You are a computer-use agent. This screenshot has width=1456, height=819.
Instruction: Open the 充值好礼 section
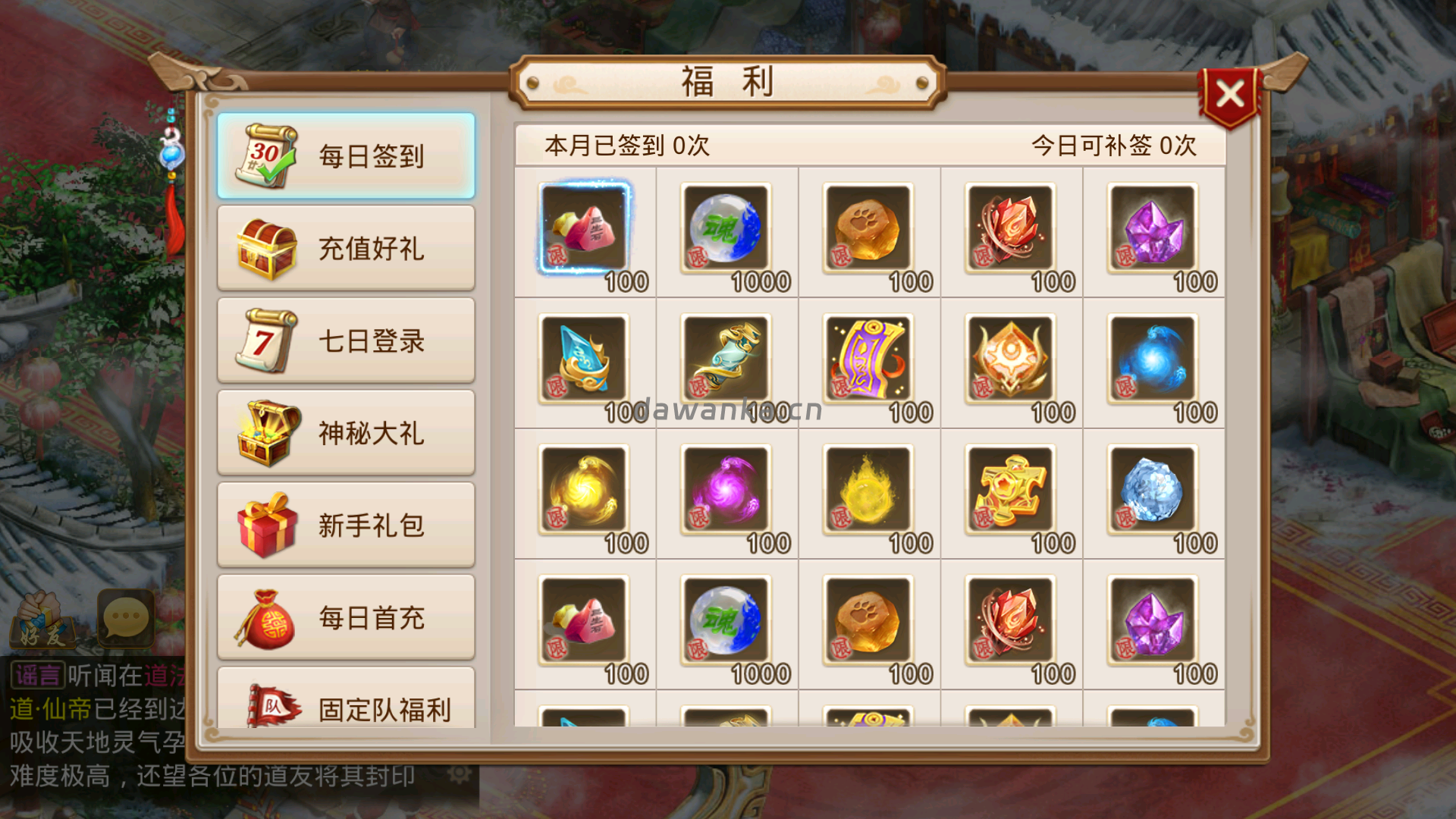point(345,248)
